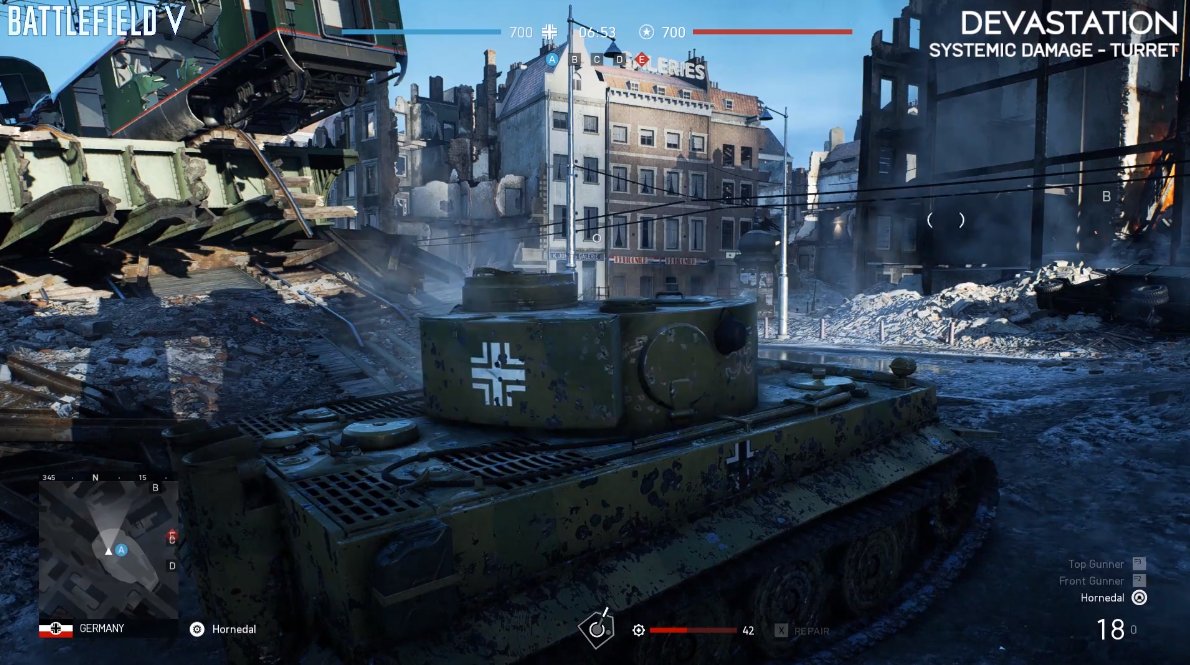Select the blue A objective marker in the top bar
The height and width of the screenshot is (665, 1190).
tap(551, 60)
